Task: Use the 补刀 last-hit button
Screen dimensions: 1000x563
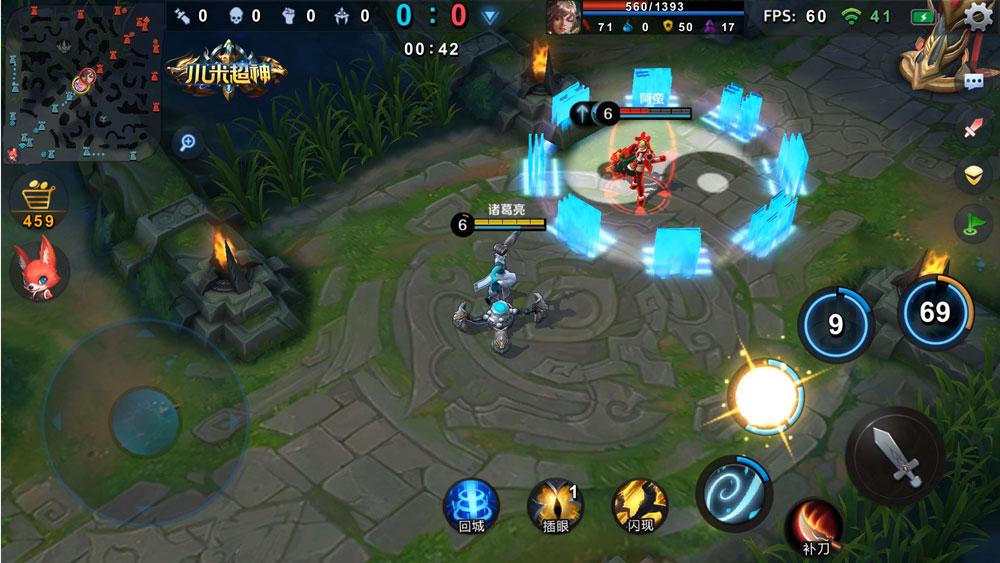Action: 814,525
